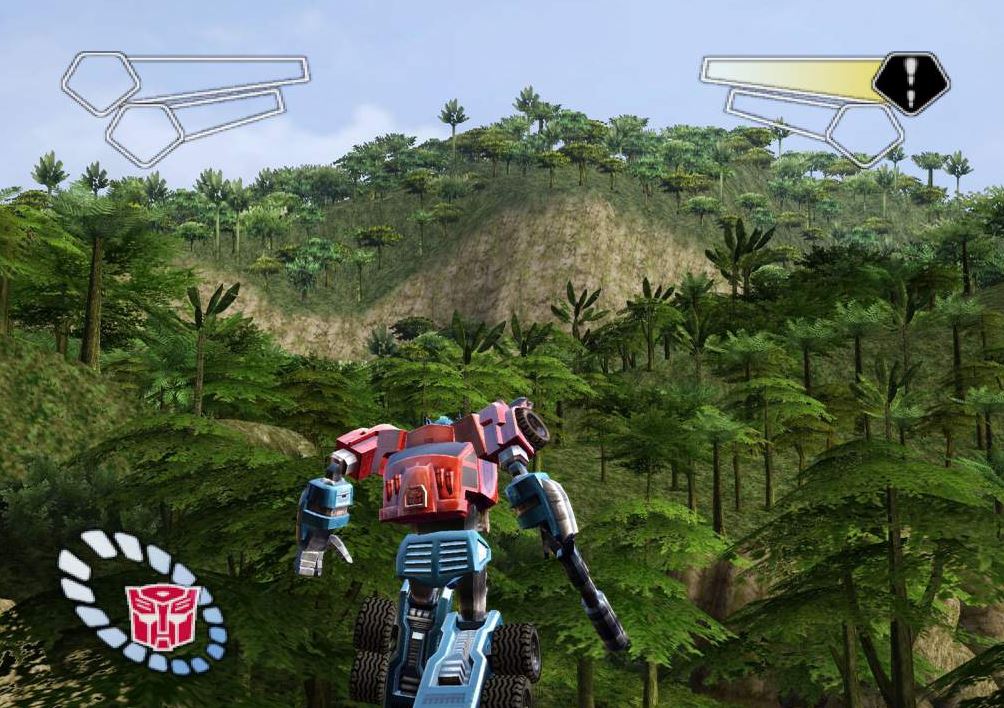Click the red Autobot emblem
The height and width of the screenshot is (708, 1004).
pos(162,615)
